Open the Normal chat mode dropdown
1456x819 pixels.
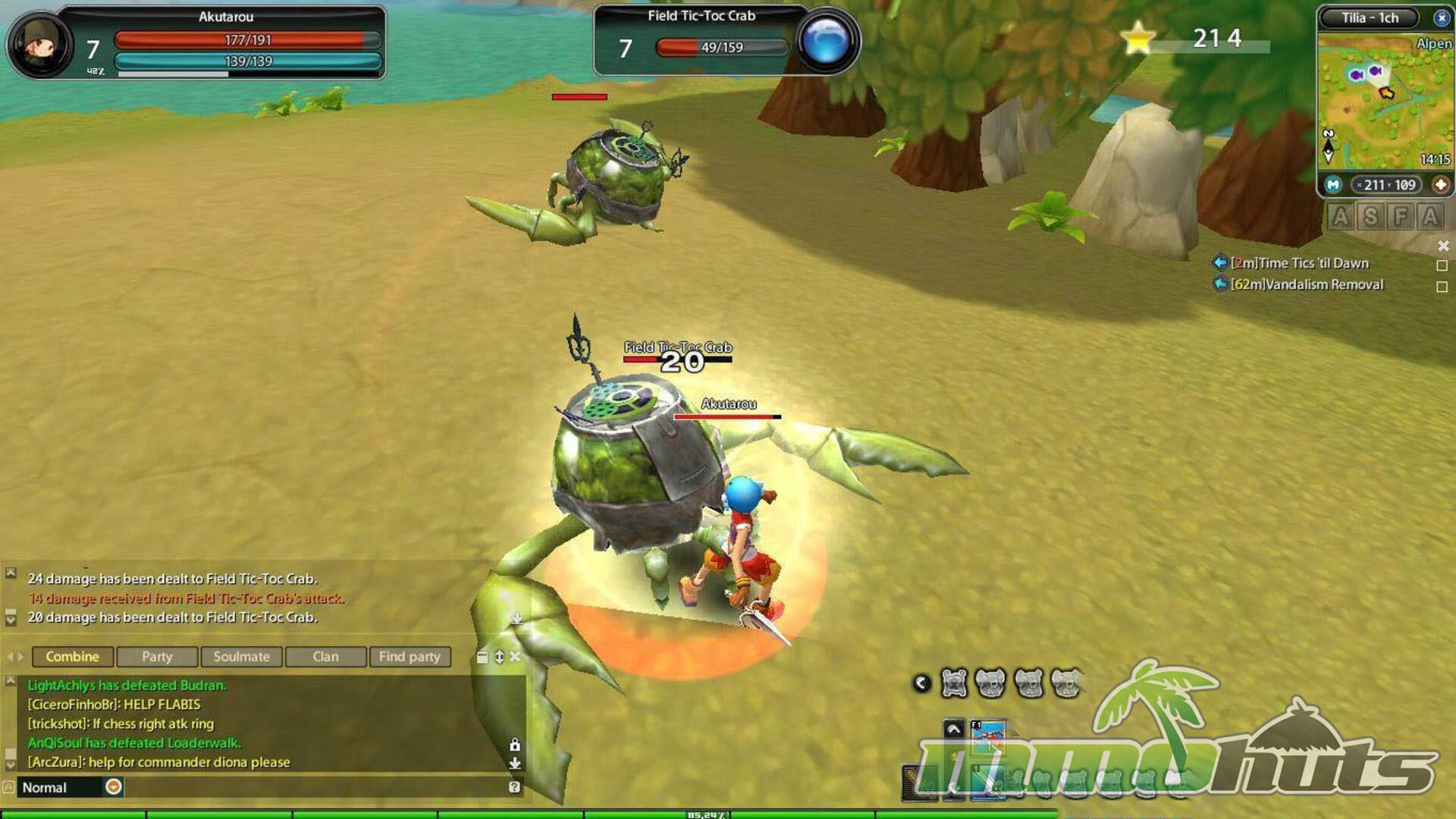(x=114, y=787)
